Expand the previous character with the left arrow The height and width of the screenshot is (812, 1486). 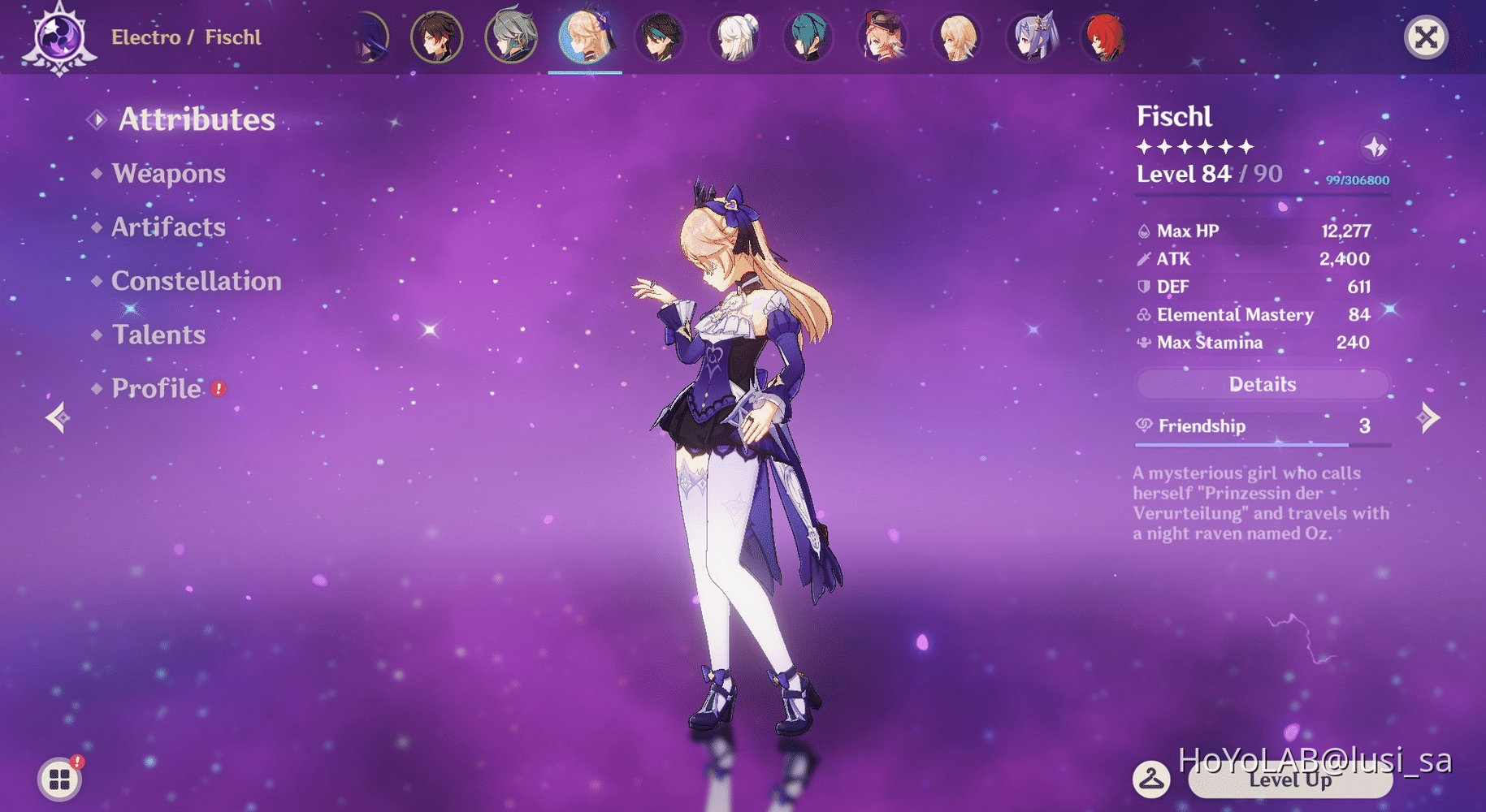click(57, 417)
